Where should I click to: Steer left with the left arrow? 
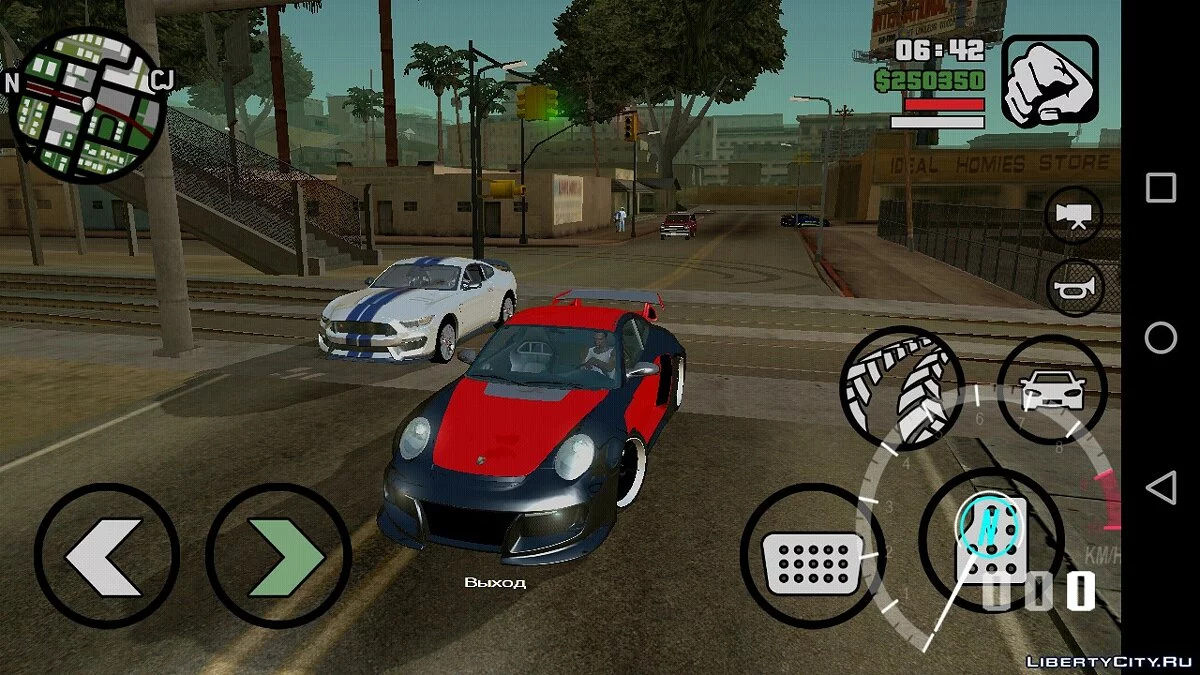coord(107,554)
